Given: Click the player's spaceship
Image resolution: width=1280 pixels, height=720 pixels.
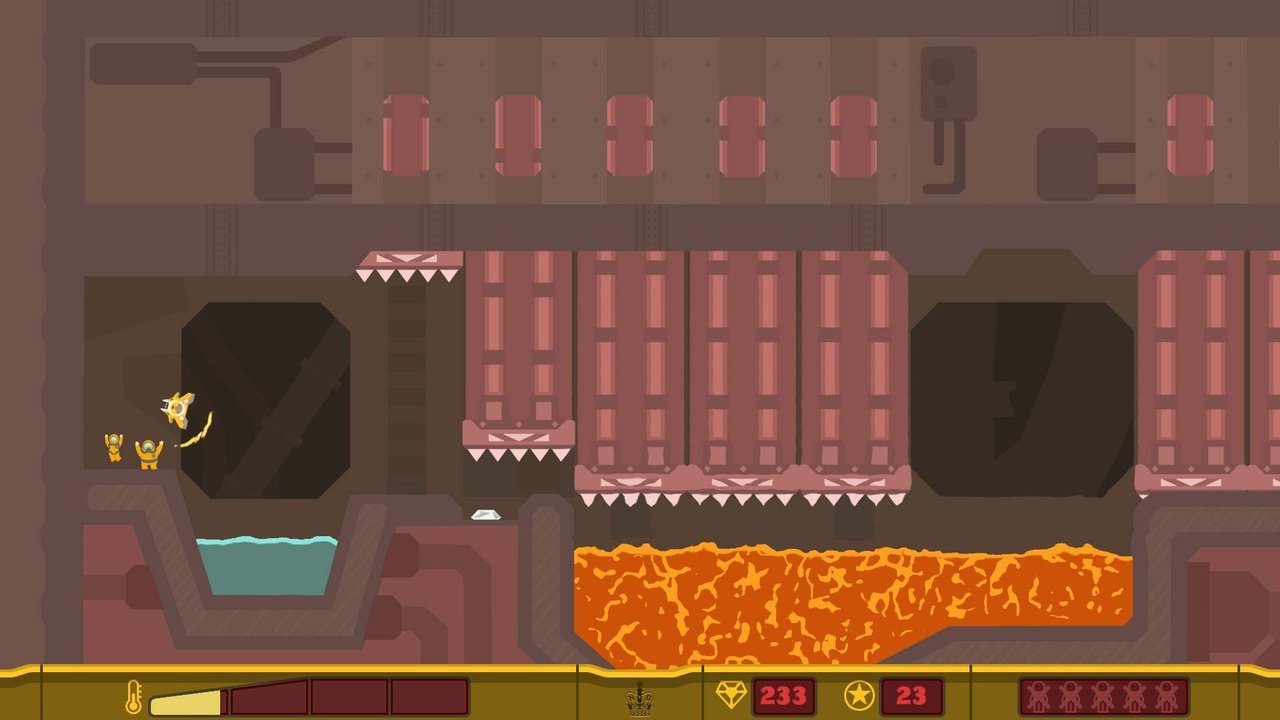Looking at the screenshot, I should (176, 407).
